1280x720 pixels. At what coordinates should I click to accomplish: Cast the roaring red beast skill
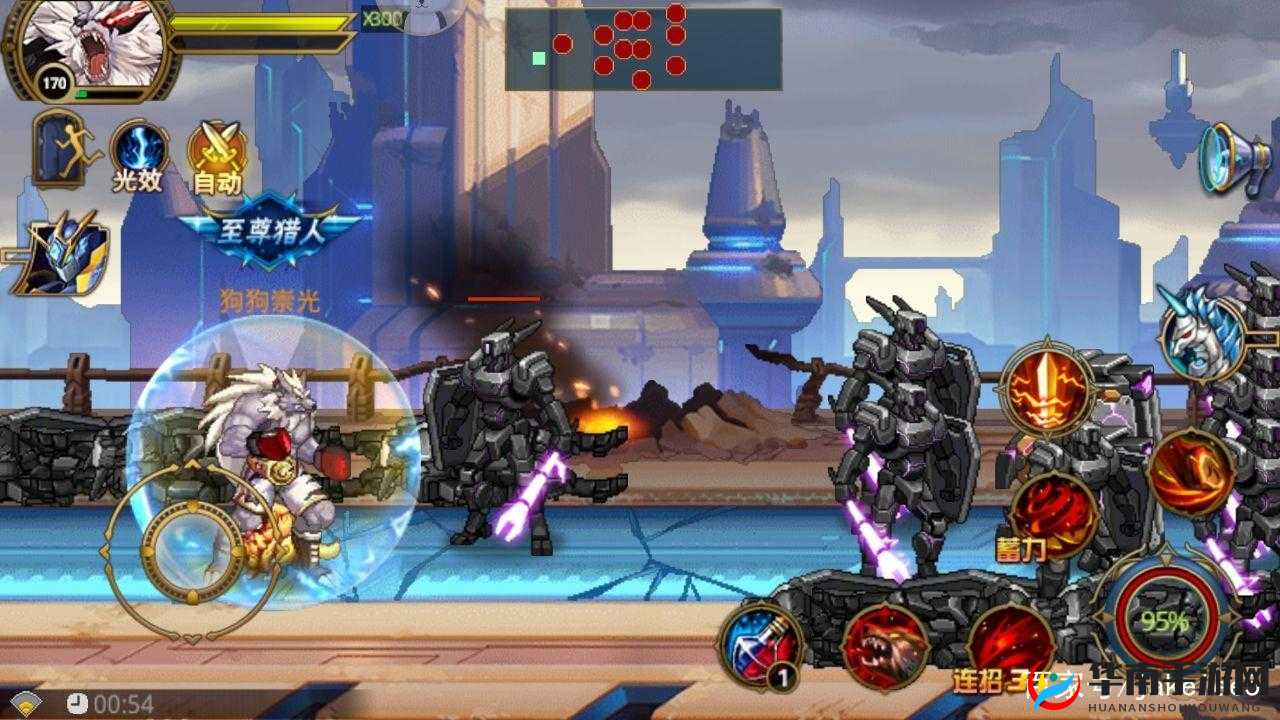884,647
